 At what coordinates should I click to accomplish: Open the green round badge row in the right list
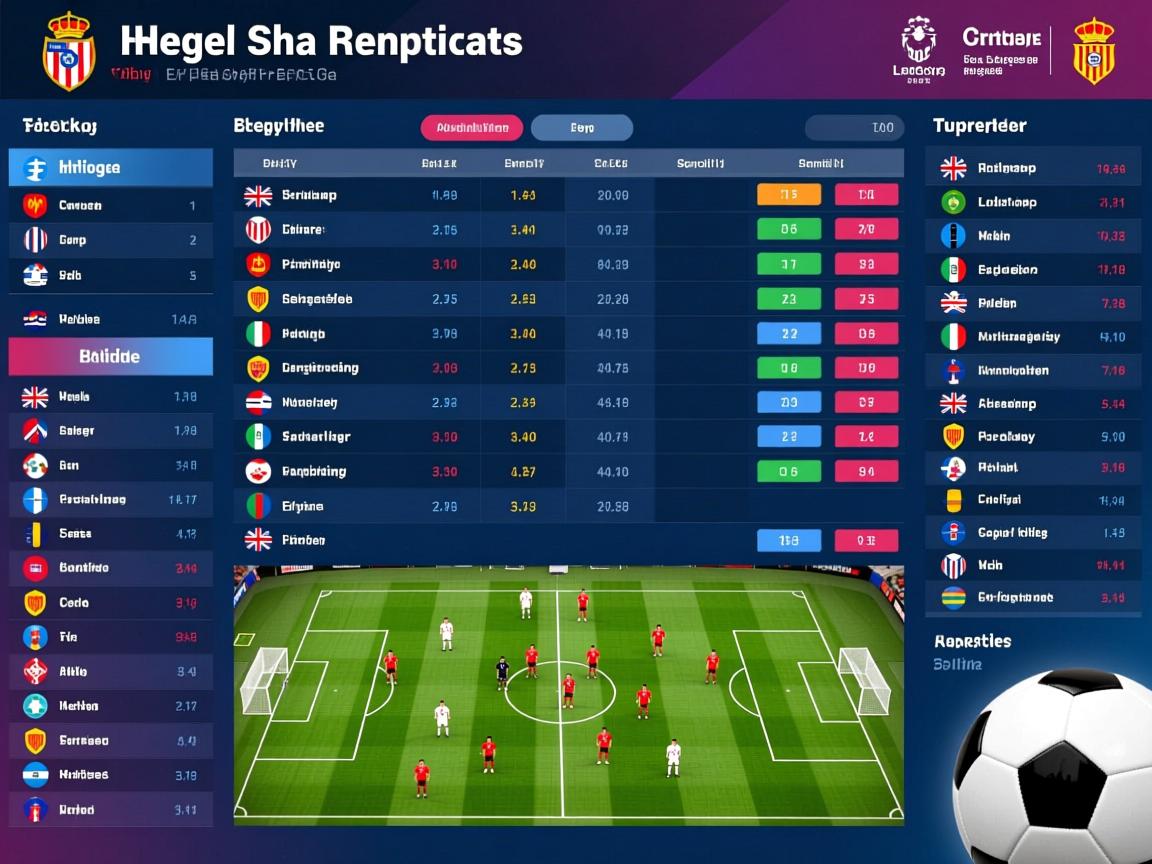point(1032,202)
